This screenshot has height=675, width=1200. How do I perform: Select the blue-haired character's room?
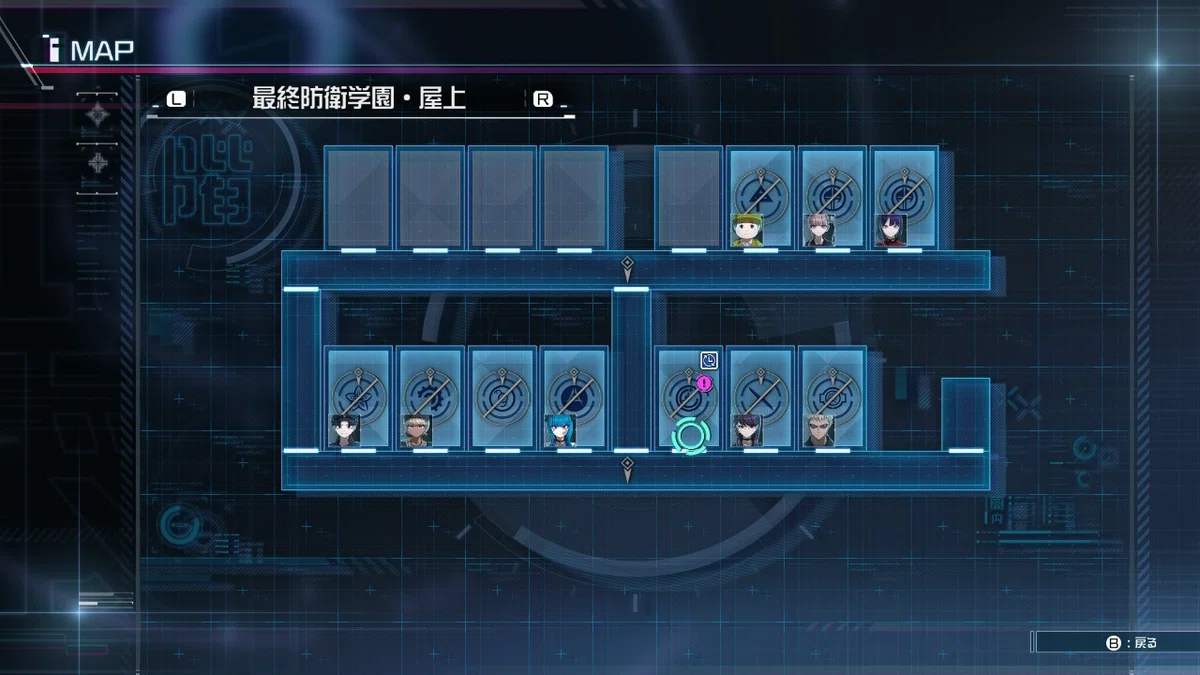coord(574,397)
